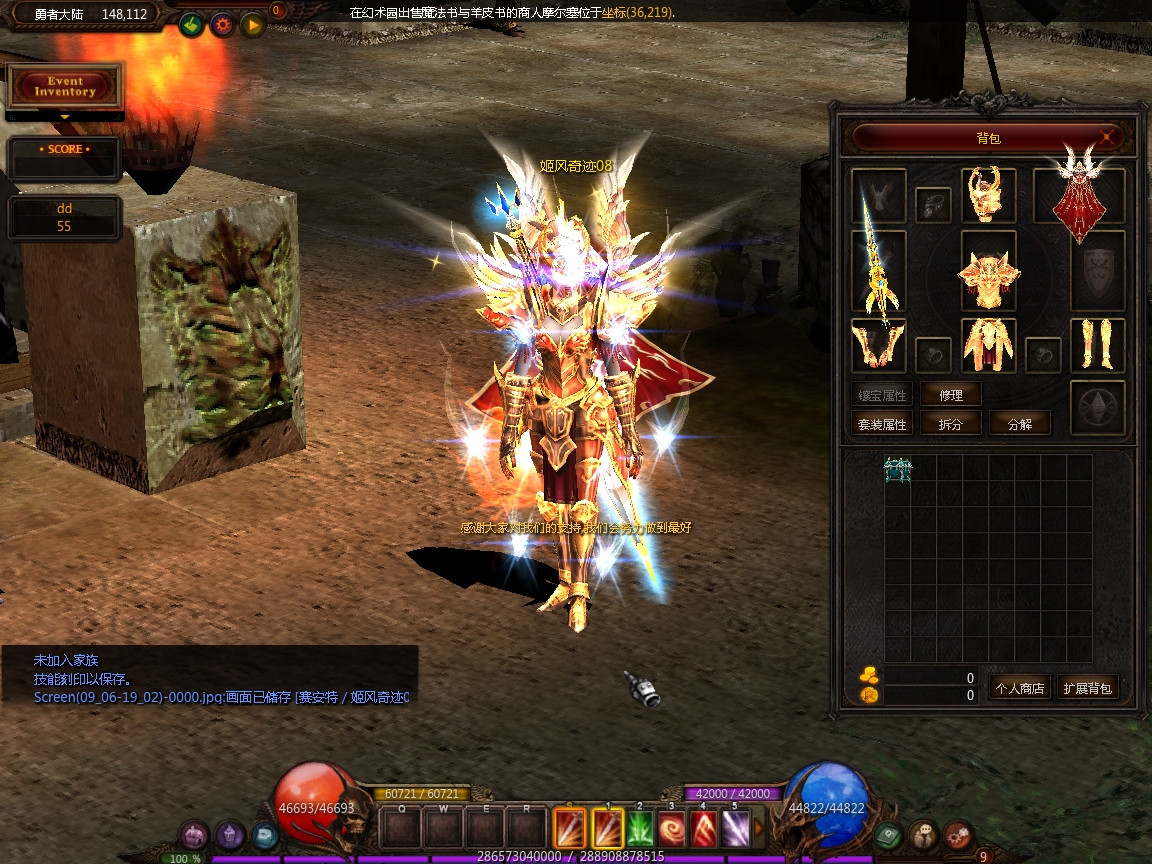The width and height of the screenshot is (1152, 864).
Task: Click the 修理 repair button
Action: coord(951,395)
